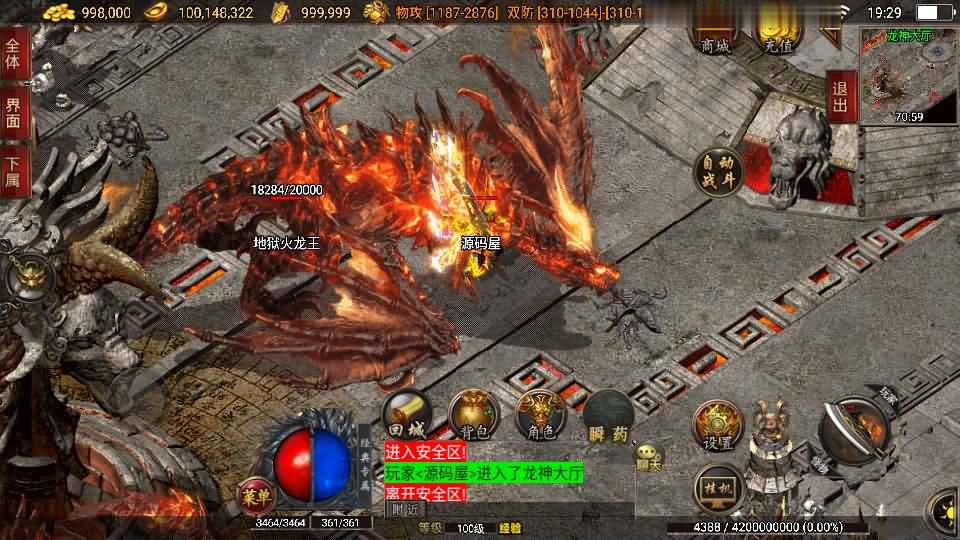Switch chat to the 附近 nearby channel
960x540 pixels.
(x=404, y=509)
